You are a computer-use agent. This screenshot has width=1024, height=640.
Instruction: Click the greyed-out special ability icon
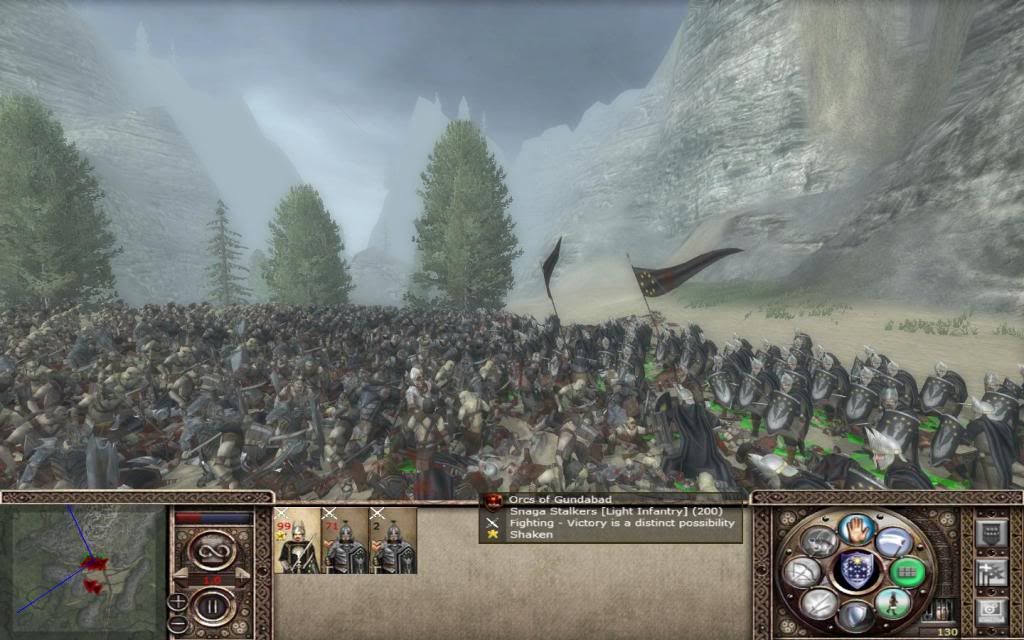click(818, 542)
